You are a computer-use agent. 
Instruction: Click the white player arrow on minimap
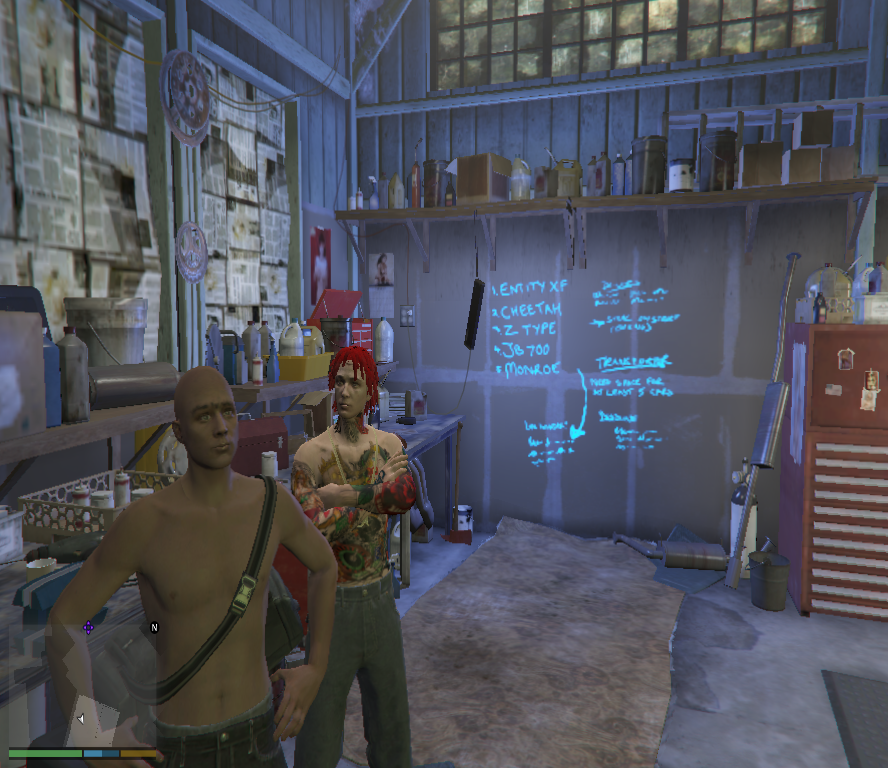pyautogui.click(x=81, y=718)
